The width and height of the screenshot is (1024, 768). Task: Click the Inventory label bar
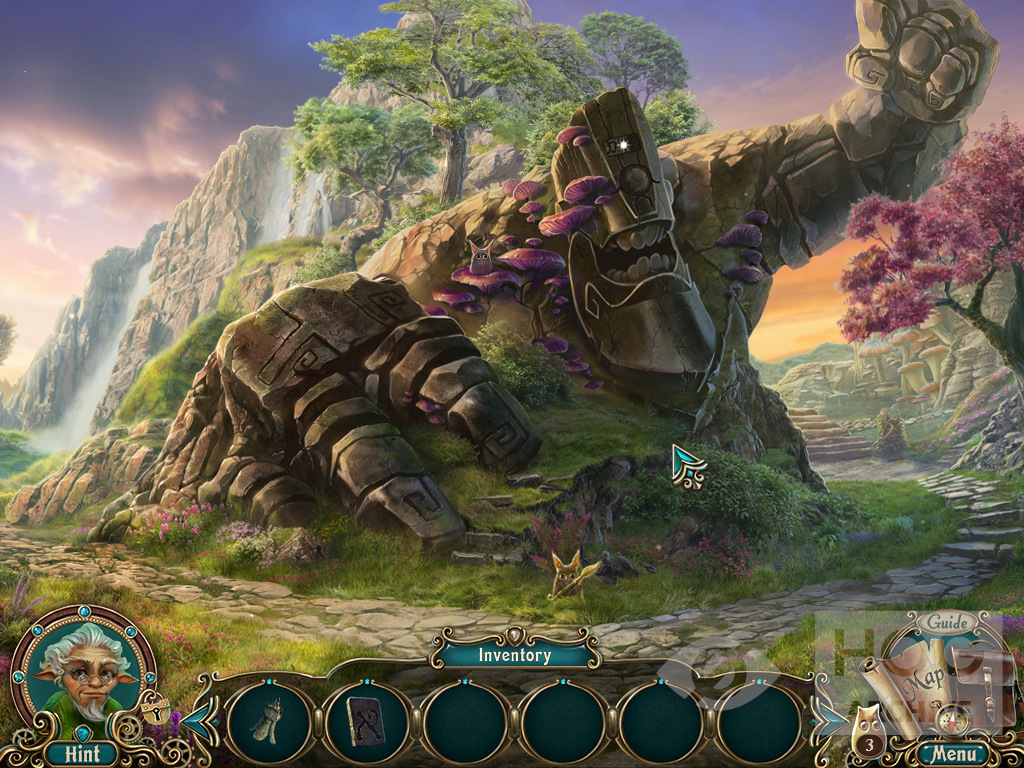point(514,655)
